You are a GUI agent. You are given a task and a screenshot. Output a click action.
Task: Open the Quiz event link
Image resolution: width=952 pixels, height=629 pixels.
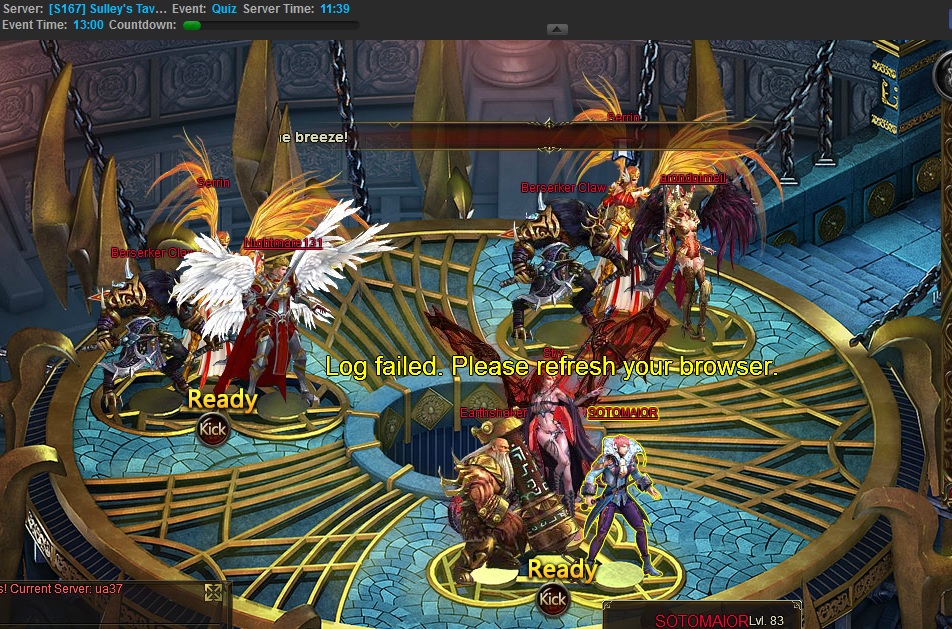click(224, 9)
